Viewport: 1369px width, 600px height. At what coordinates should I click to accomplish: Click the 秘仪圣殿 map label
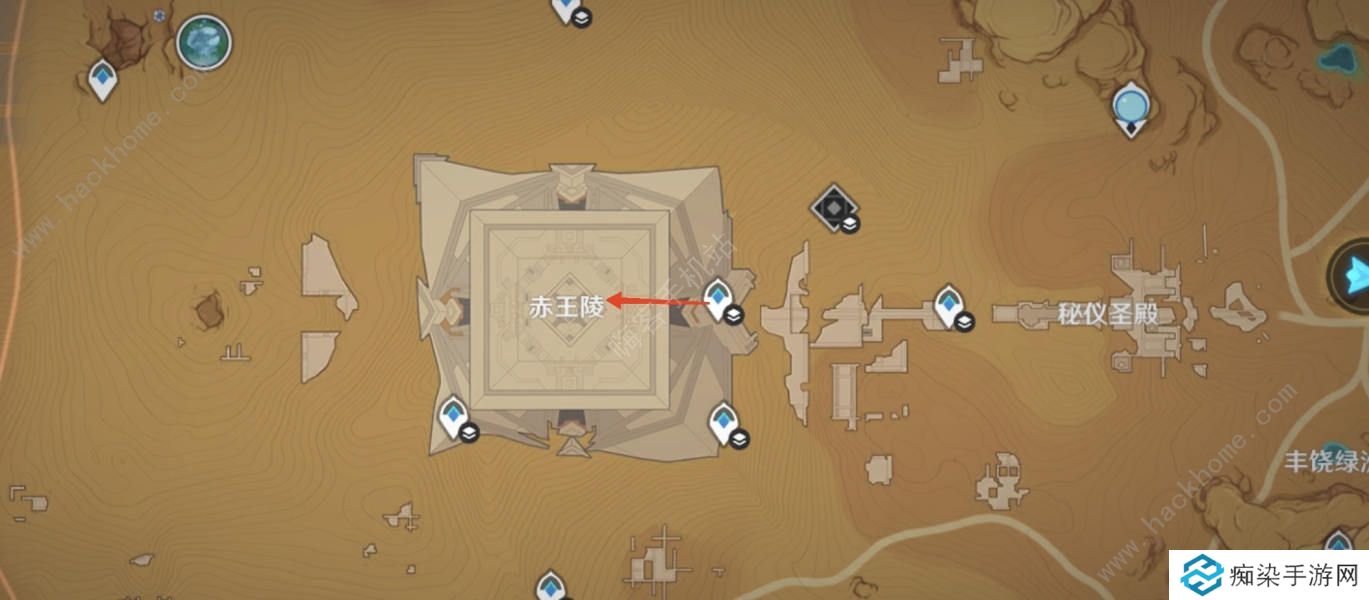tap(1108, 315)
